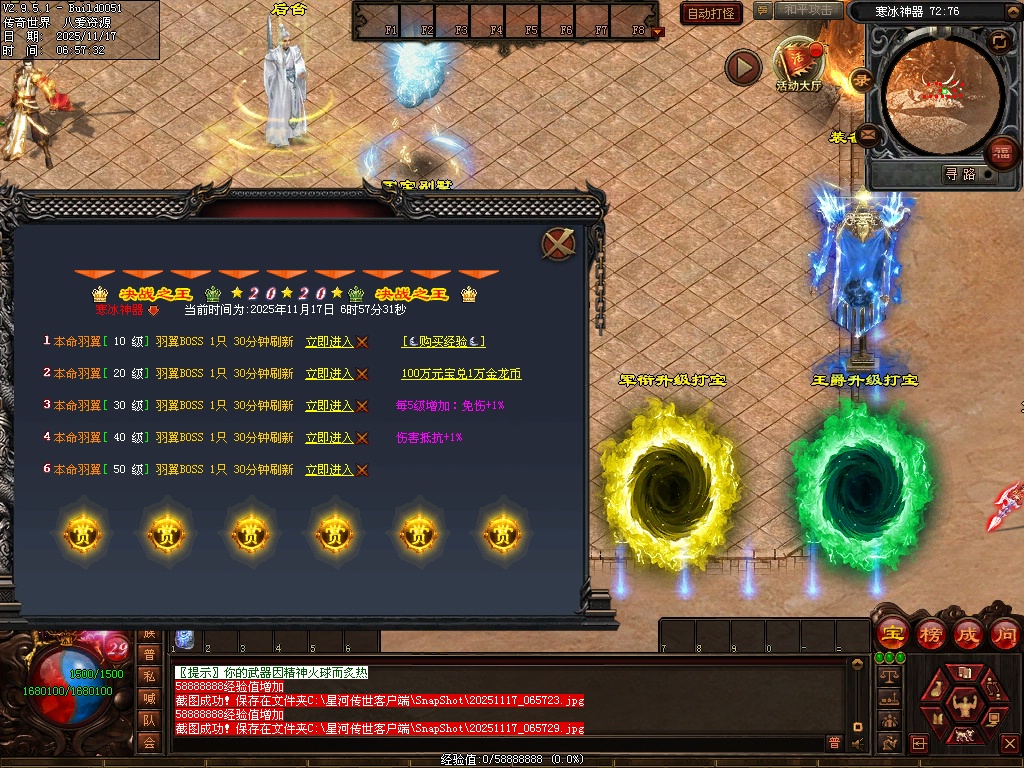The image size is (1024, 768).
Task: Open the character muscle-figure icon
Action: [964, 702]
